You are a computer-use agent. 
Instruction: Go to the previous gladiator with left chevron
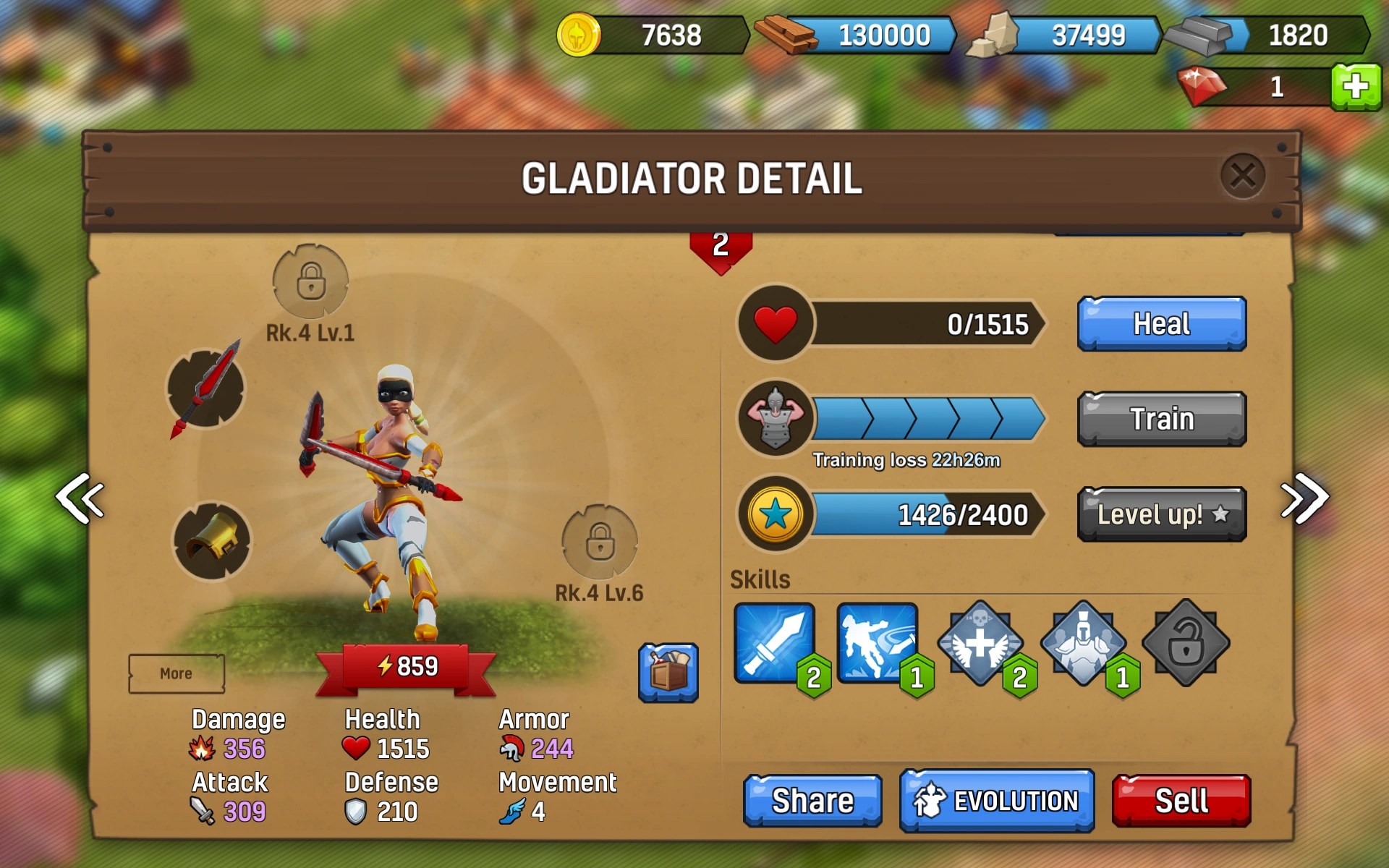(80, 499)
